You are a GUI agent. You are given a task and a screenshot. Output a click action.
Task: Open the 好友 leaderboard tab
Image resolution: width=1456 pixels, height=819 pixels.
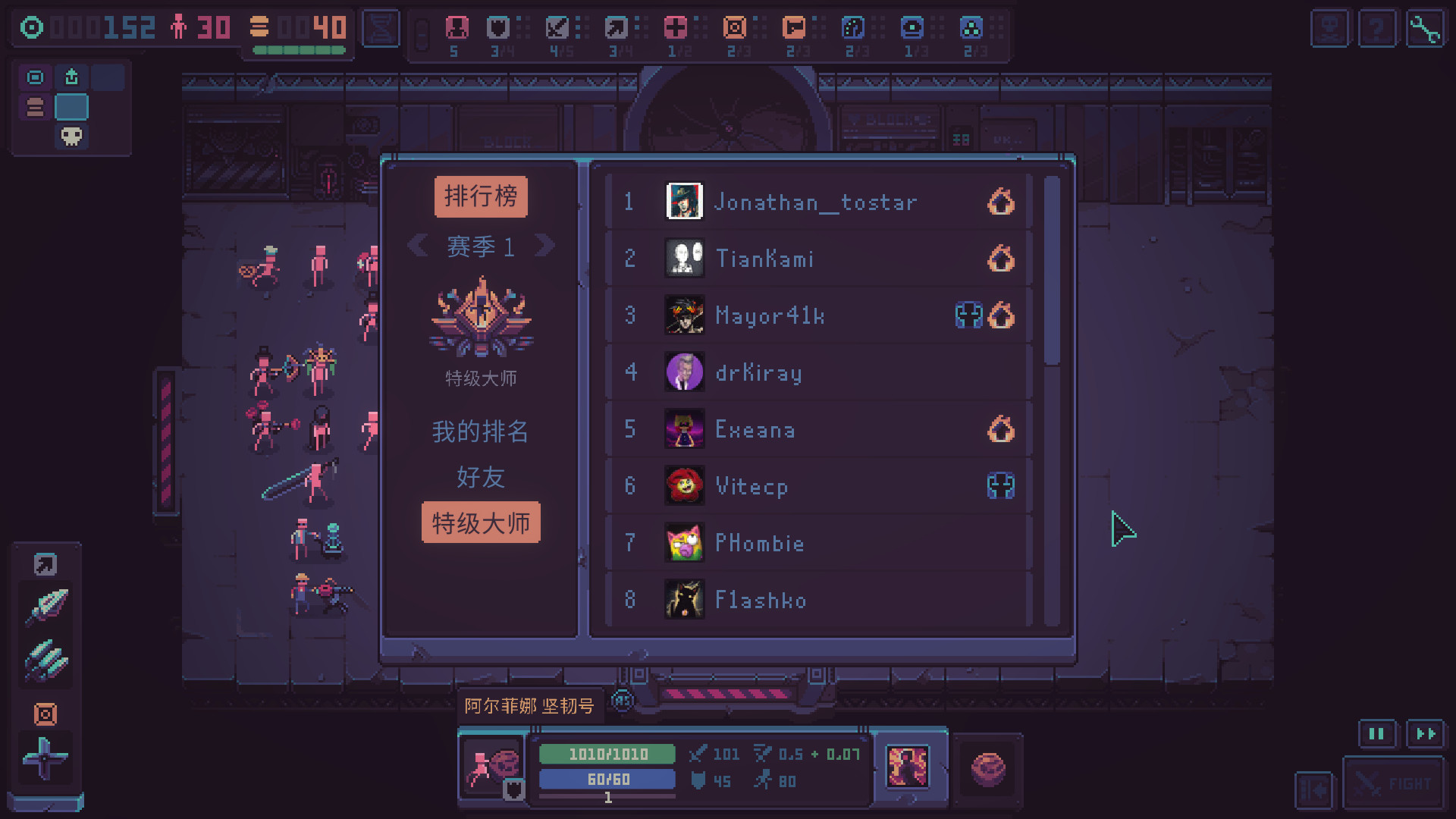coord(480,478)
